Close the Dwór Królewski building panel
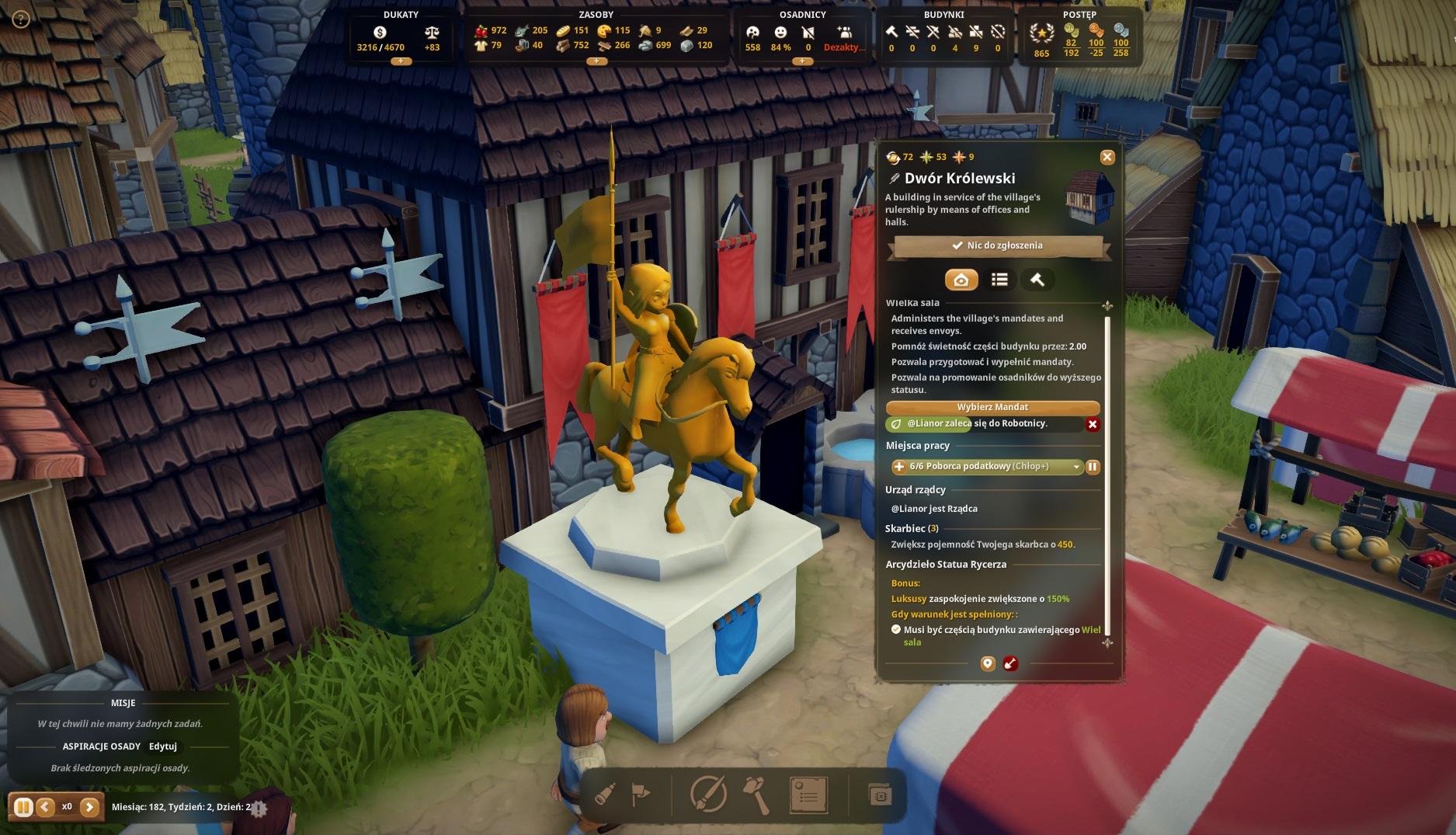Screen dimensions: 1456x835 click(1107, 157)
